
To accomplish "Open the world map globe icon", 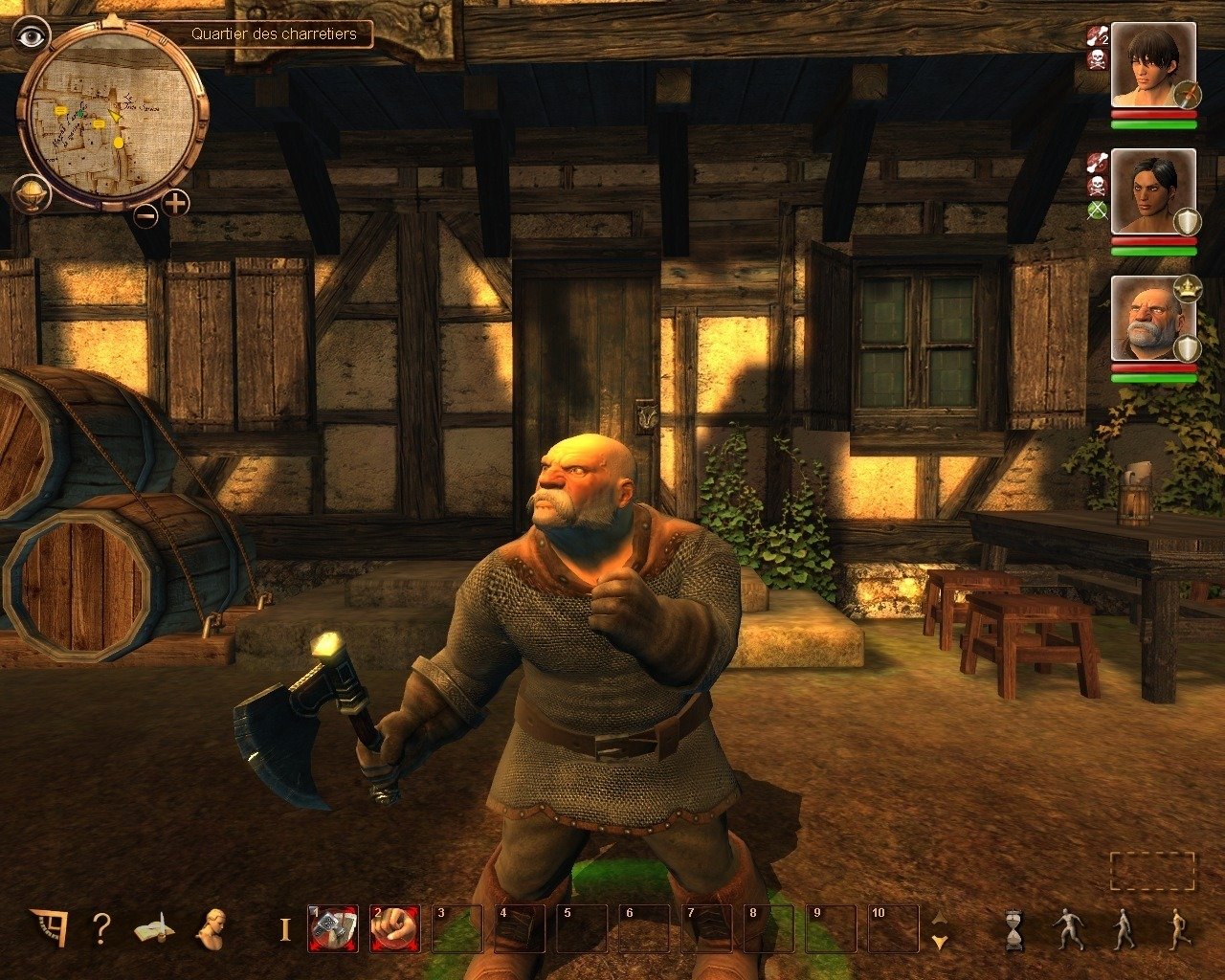I will coord(31,194).
